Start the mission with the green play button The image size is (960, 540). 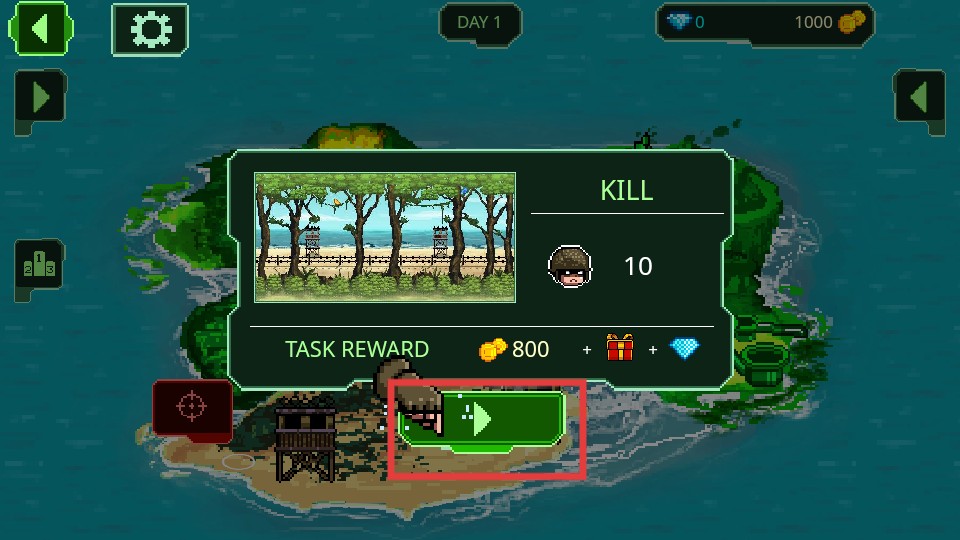click(484, 419)
